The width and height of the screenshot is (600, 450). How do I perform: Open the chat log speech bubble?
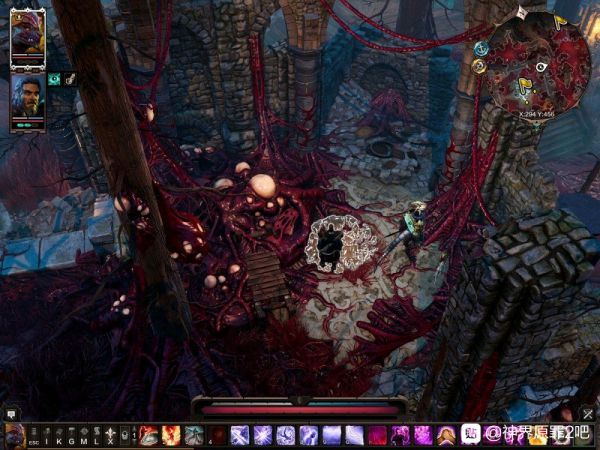(12, 412)
